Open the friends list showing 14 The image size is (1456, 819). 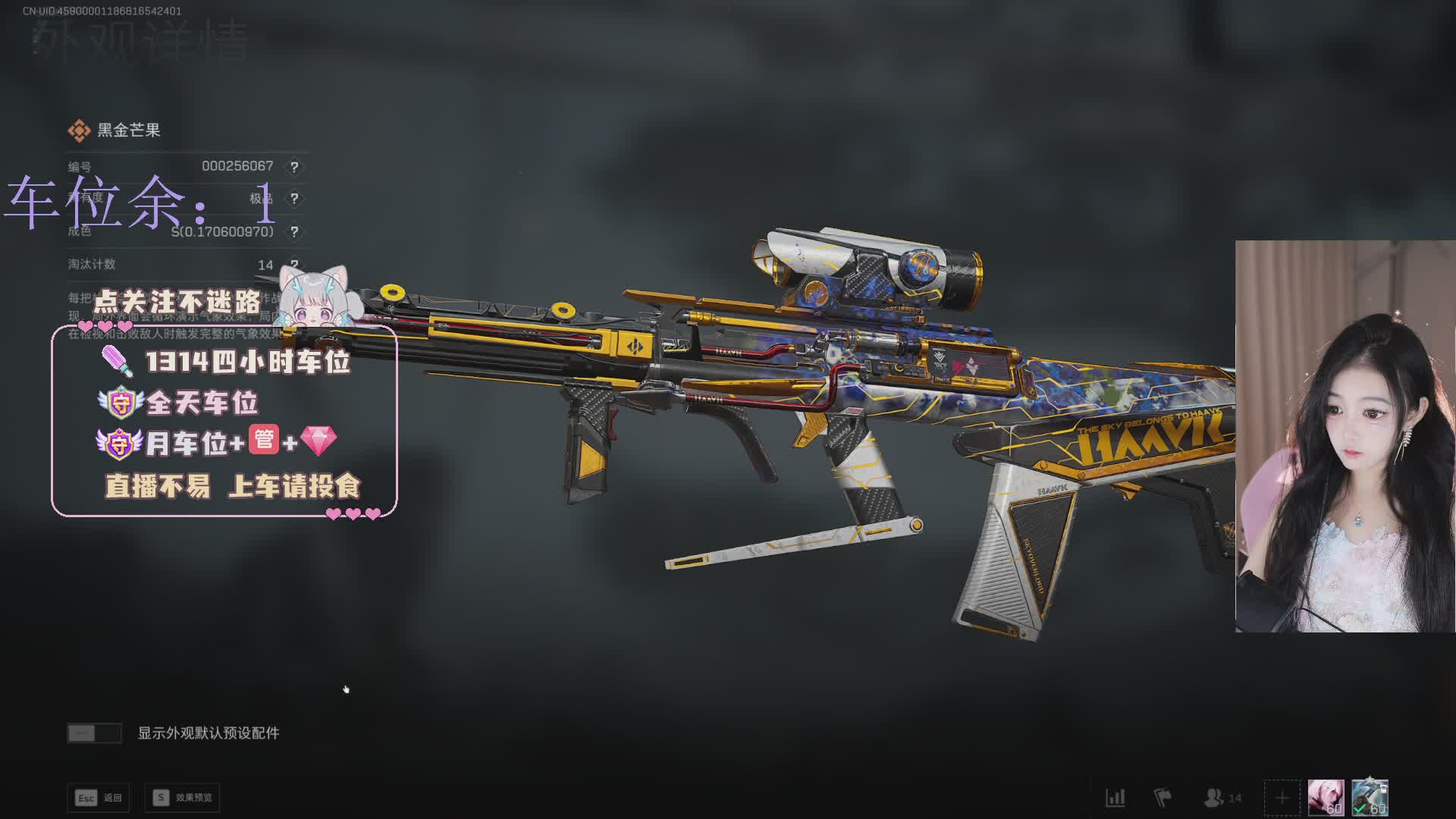(x=1222, y=798)
